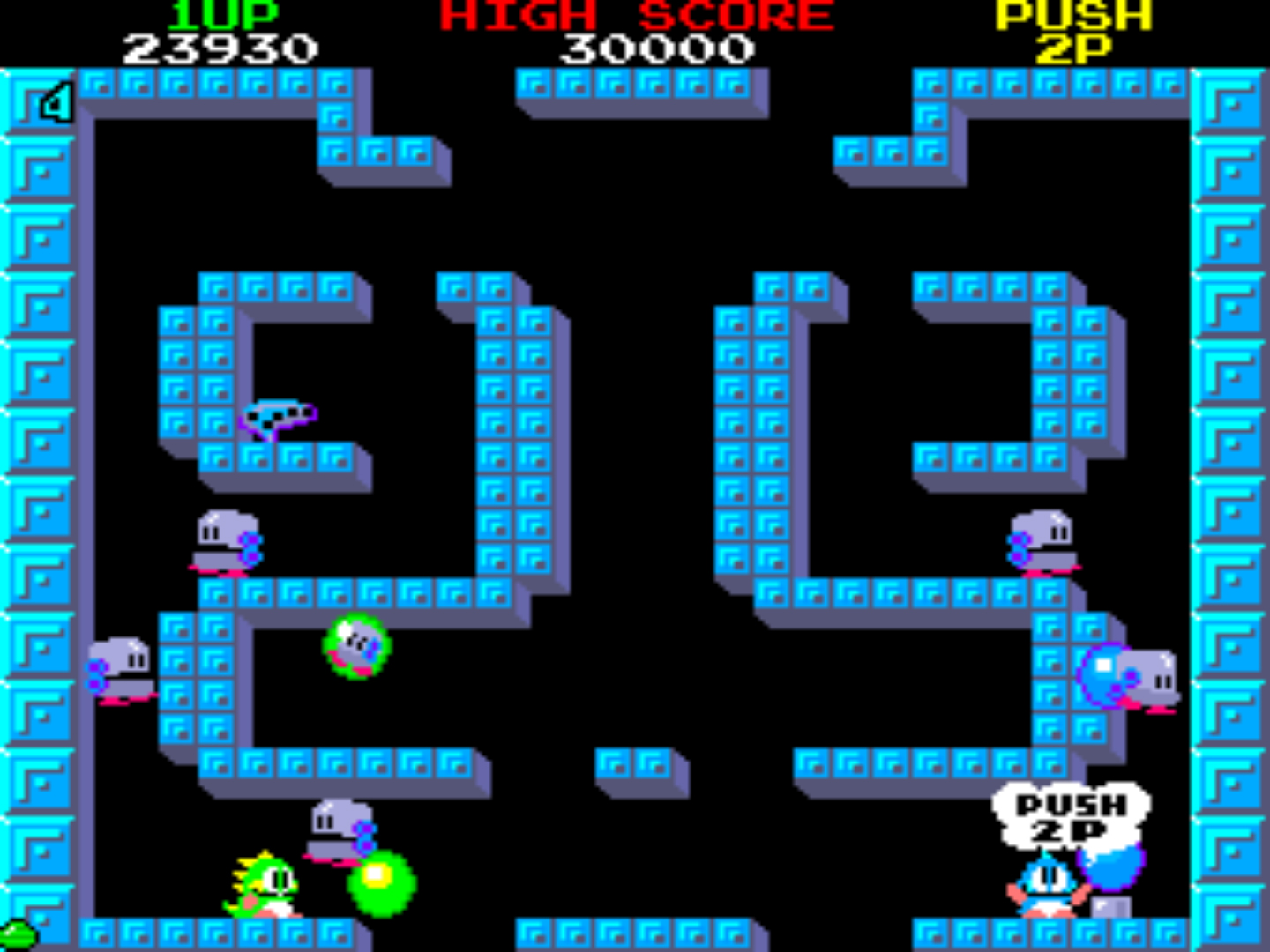This screenshot has height=952, width=1270.
Task: Click the Mighta enemy below the power-up
Action: [x=223, y=538]
